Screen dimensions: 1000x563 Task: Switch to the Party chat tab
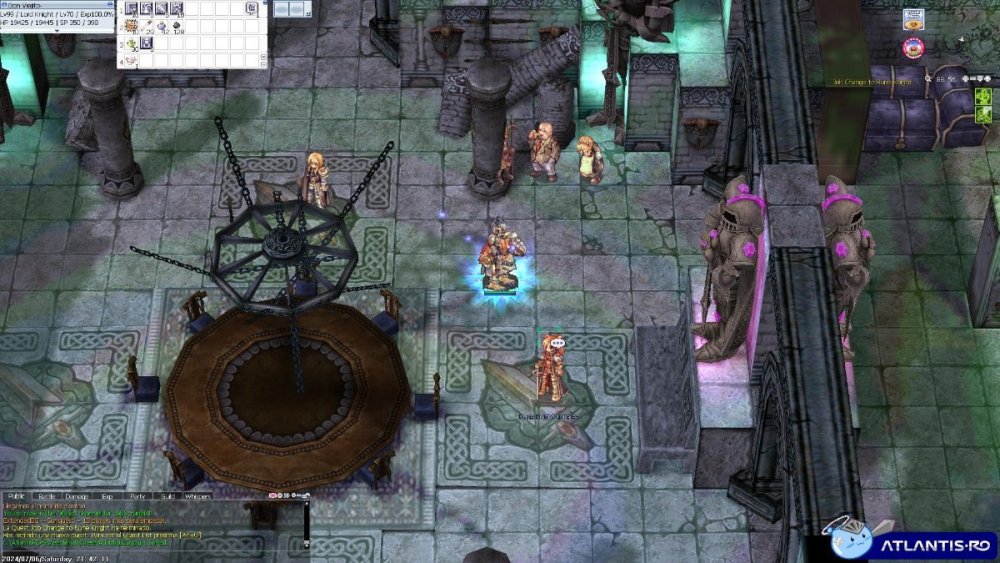[x=137, y=496]
